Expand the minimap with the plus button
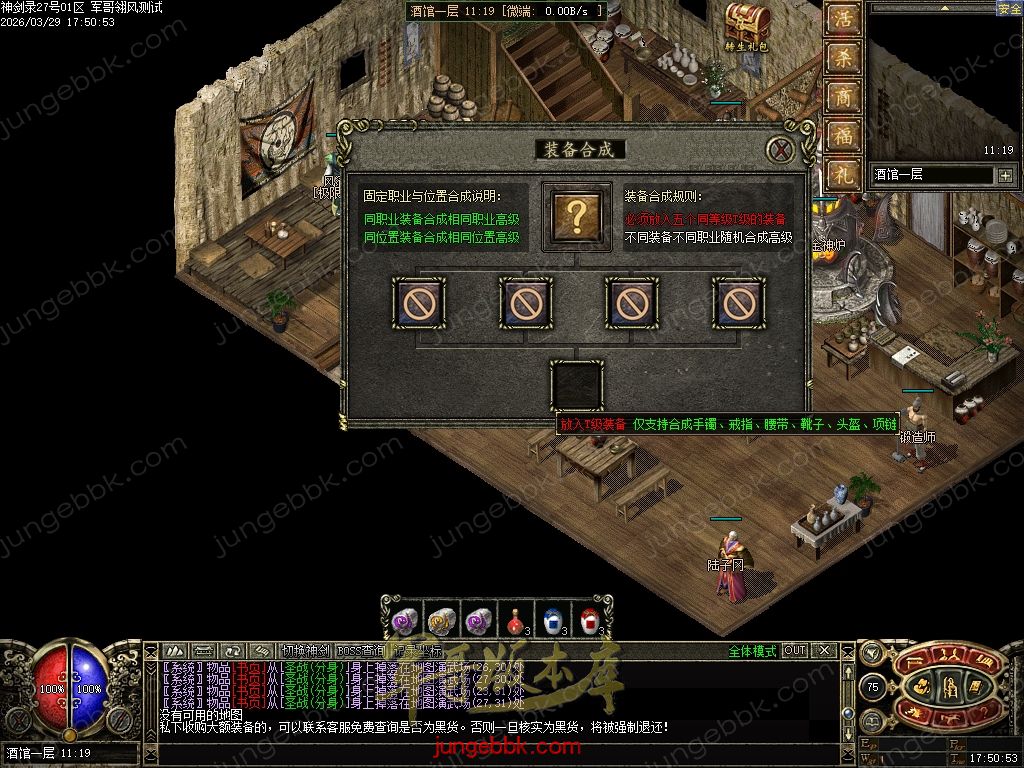Viewport: 1024px width, 768px height. click(x=1004, y=175)
